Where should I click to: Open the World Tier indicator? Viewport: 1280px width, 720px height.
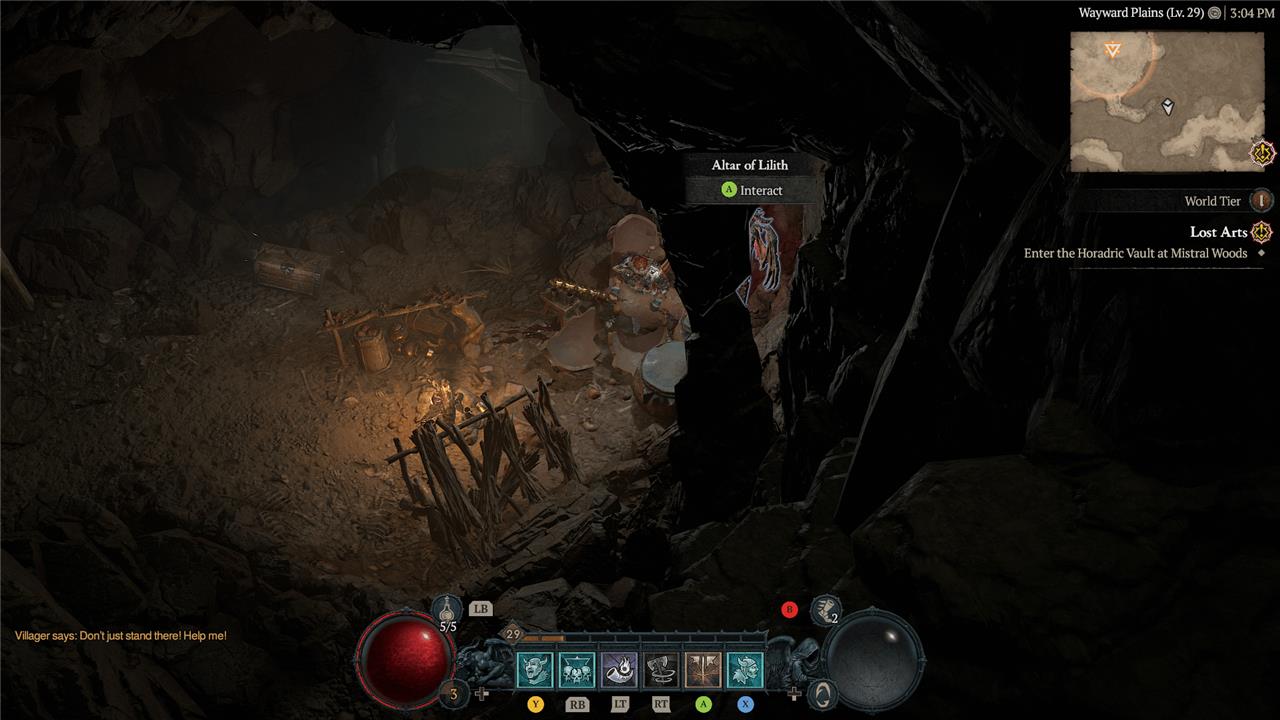point(1262,201)
